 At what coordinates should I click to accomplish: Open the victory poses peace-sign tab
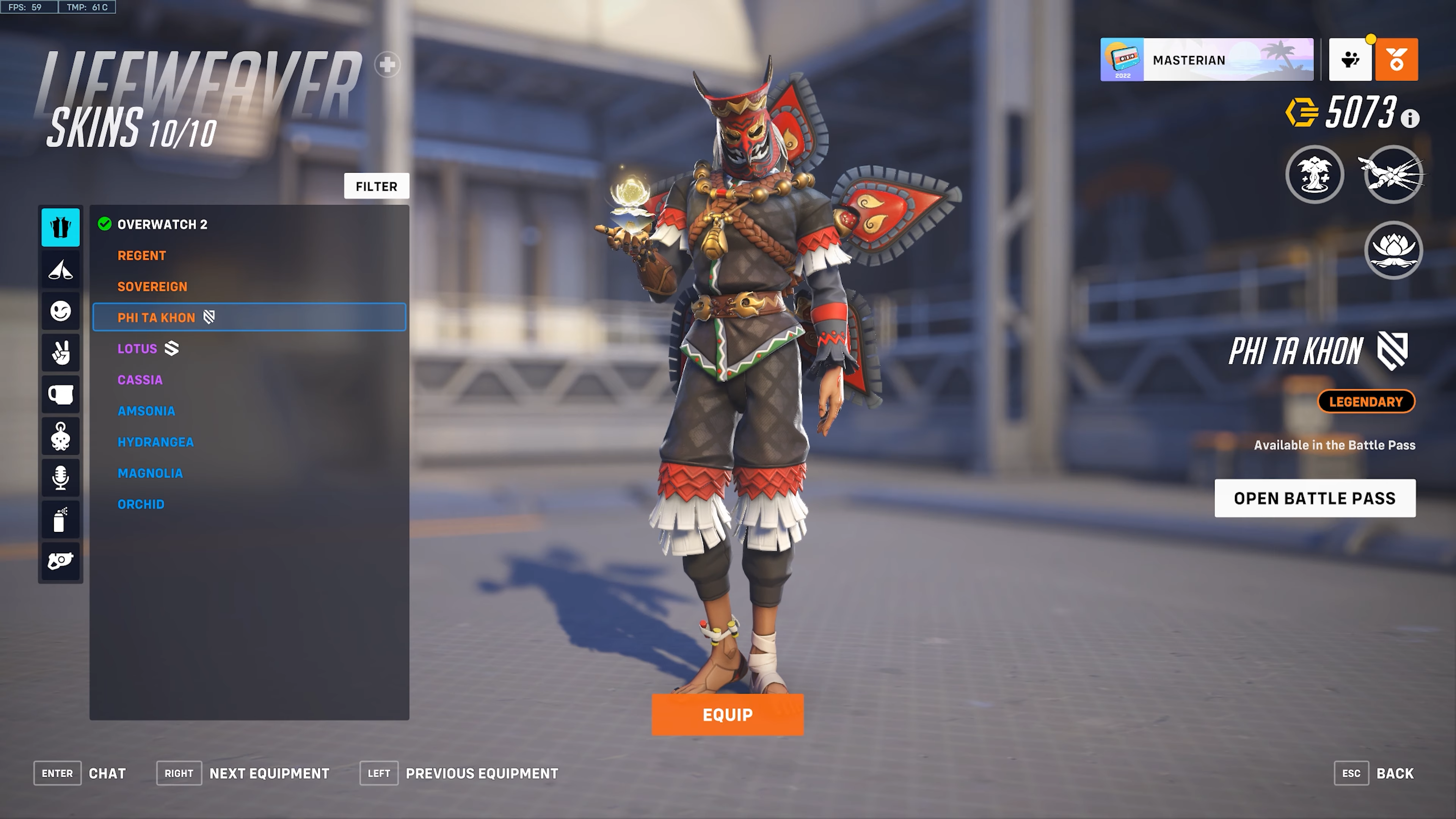[x=61, y=353]
